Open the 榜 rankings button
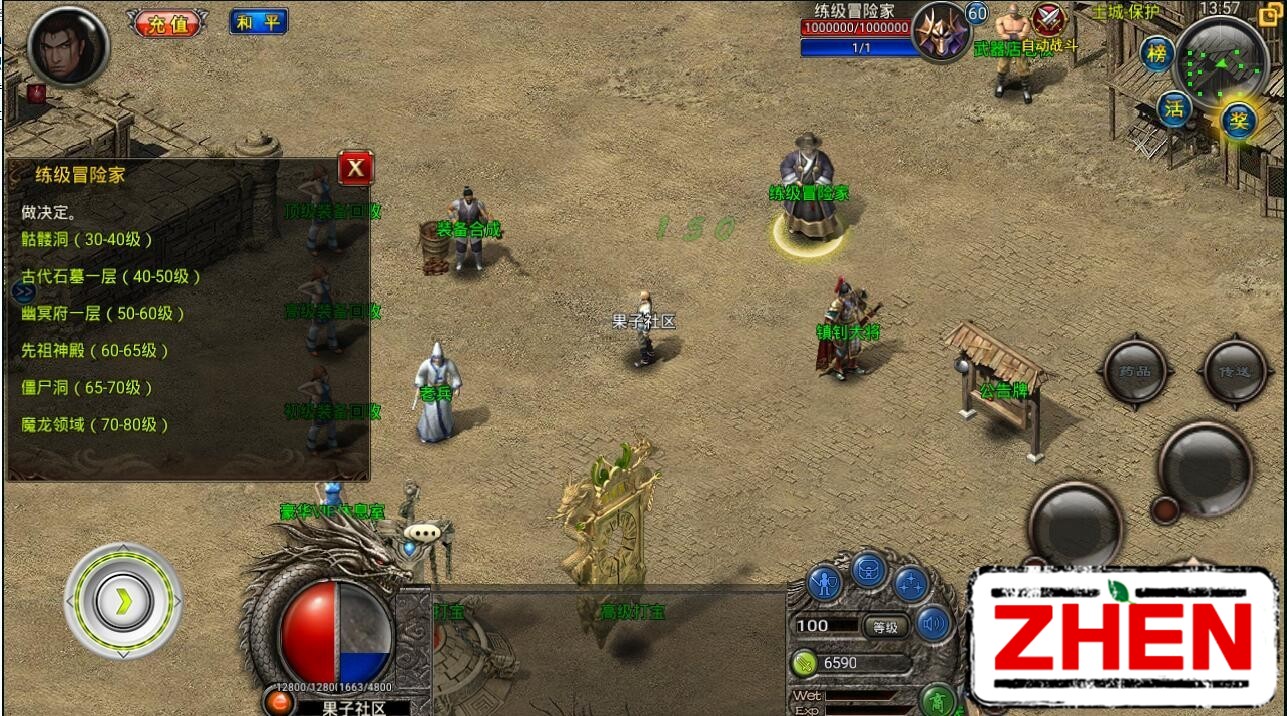This screenshot has height=716, width=1287. (1156, 53)
